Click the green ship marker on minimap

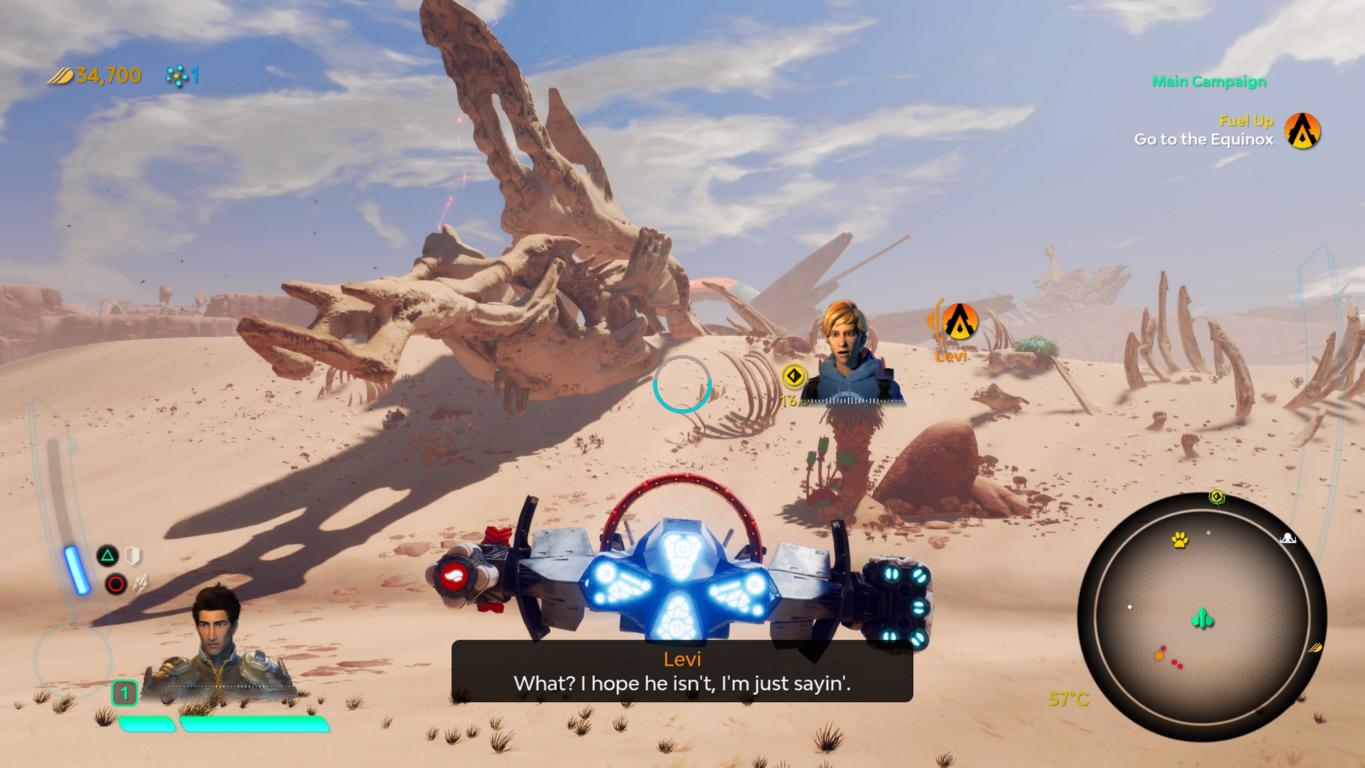pos(1202,619)
